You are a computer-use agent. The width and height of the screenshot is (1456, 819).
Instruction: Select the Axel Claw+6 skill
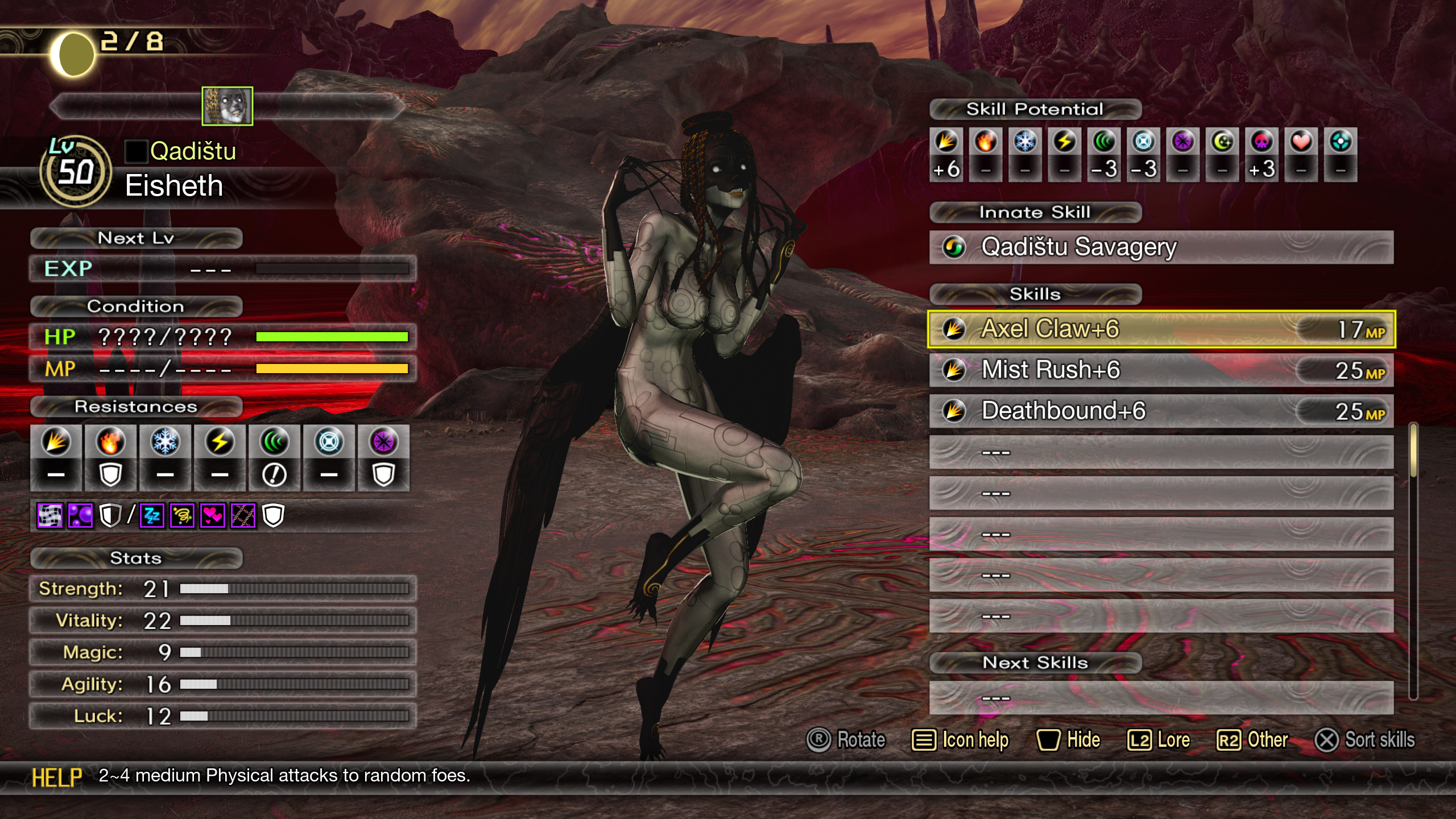pyautogui.click(x=1160, y=329)
